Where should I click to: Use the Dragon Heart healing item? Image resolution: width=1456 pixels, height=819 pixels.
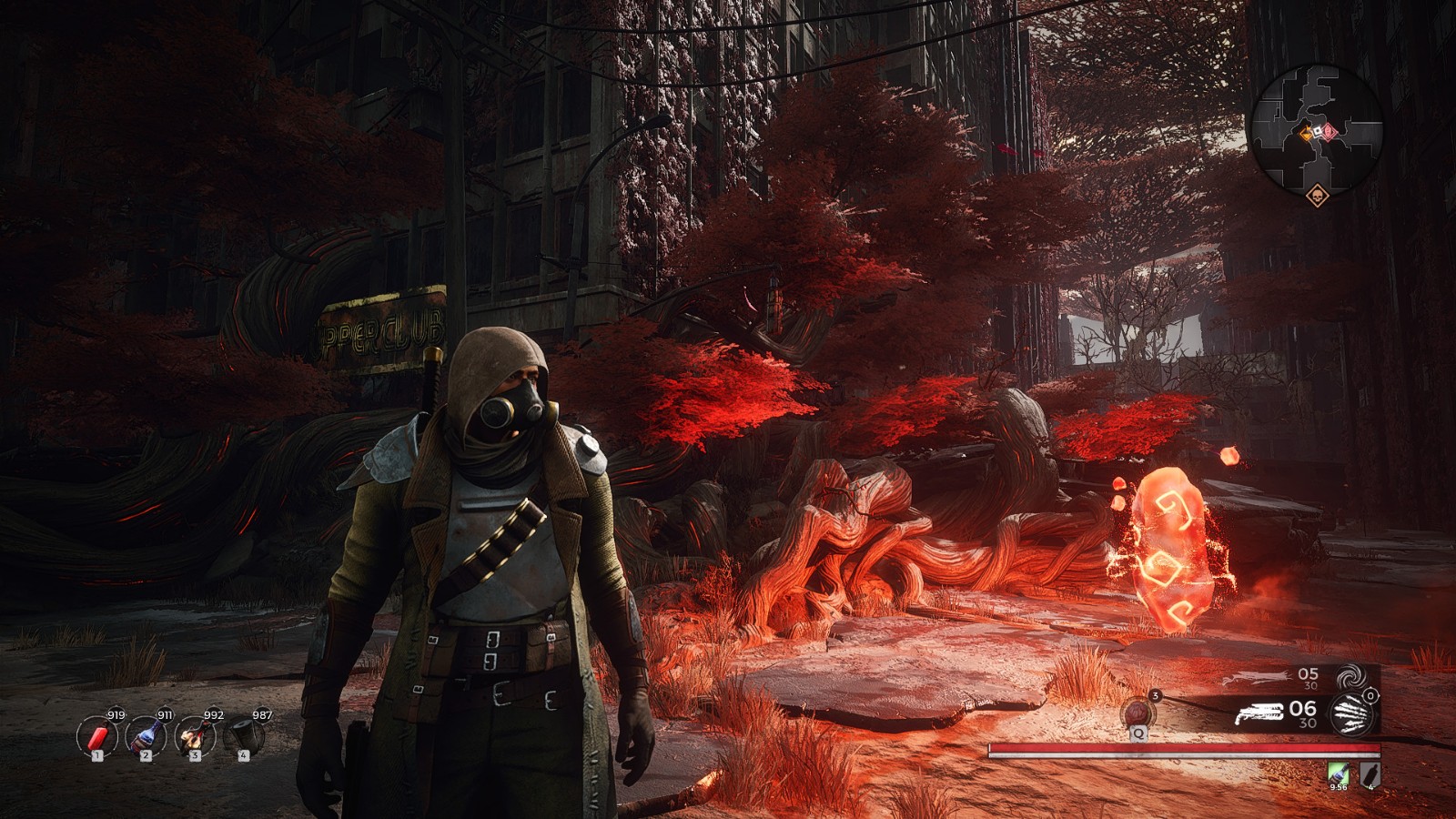click(1137, 712)
